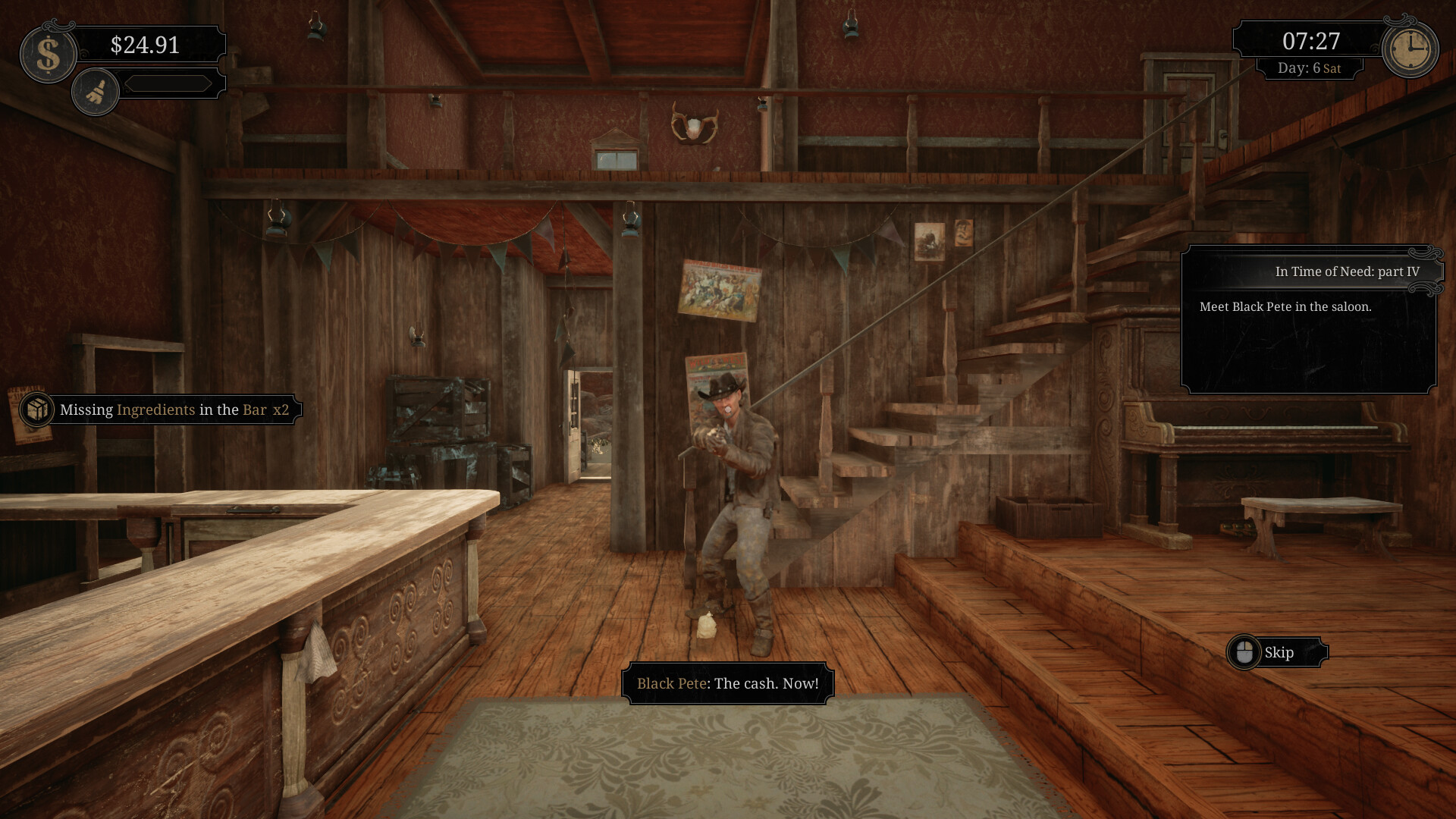Click the dialogue text The cash. Now!
1456x819 pixels.
(x=766, y=682)
